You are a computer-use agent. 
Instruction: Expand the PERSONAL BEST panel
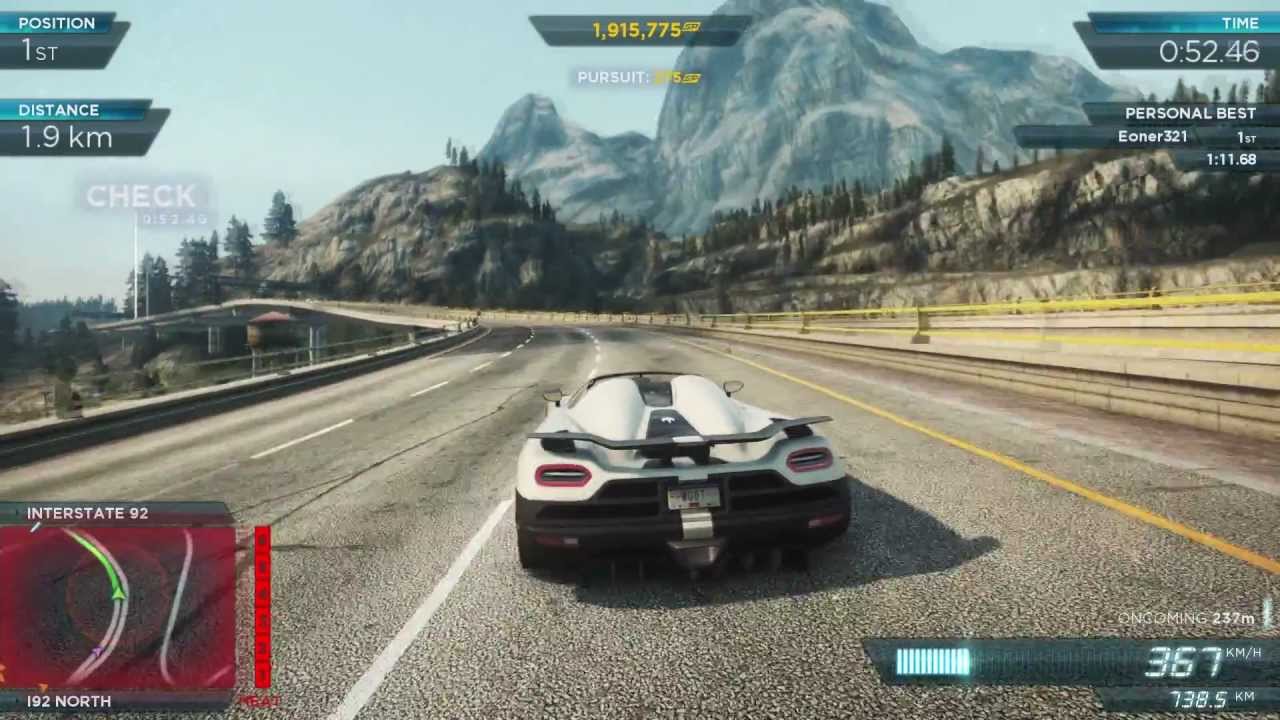point(1190,113)
